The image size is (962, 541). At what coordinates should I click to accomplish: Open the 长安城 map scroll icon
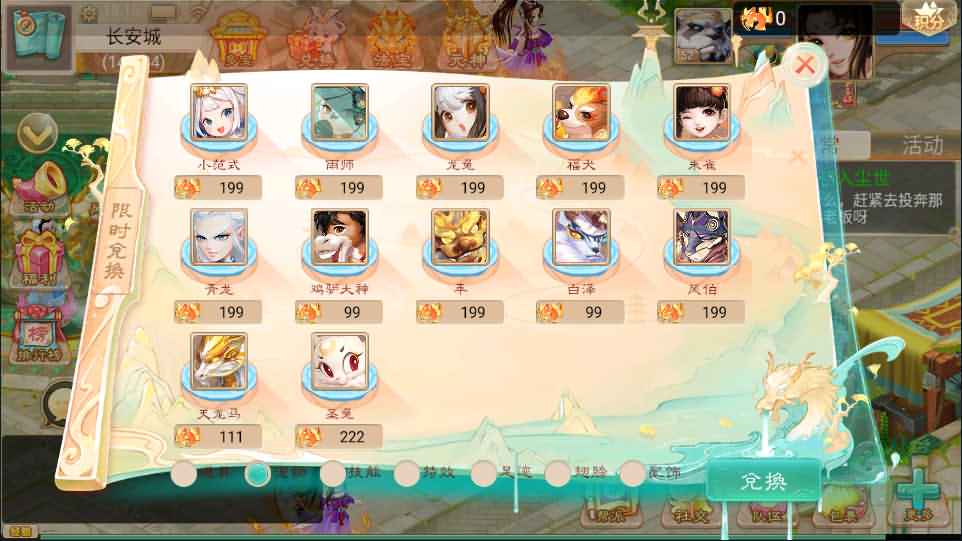pyautogui.click(x=38, y=36)
